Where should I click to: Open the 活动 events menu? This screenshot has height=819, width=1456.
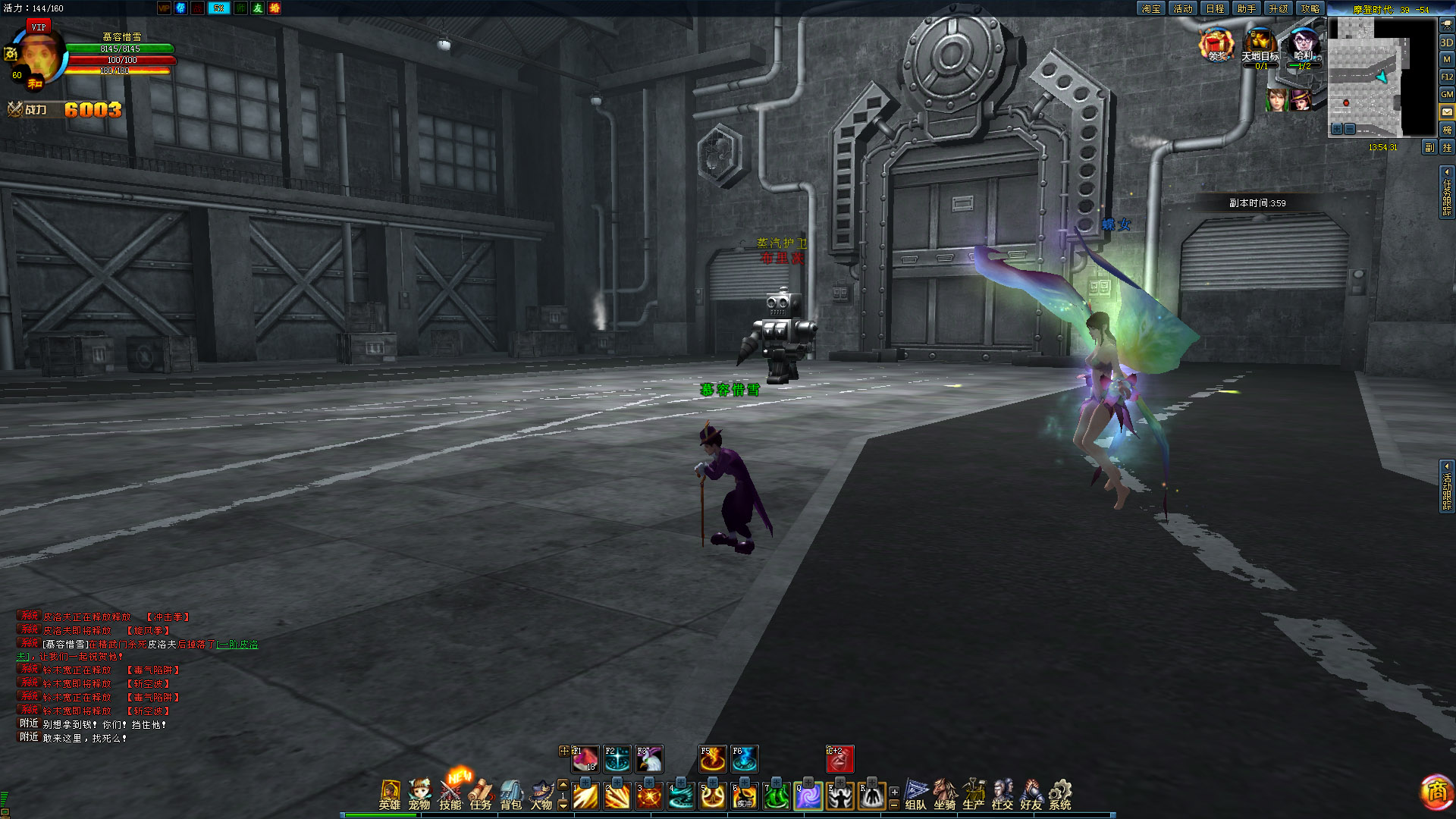(x=1183, y=8)
